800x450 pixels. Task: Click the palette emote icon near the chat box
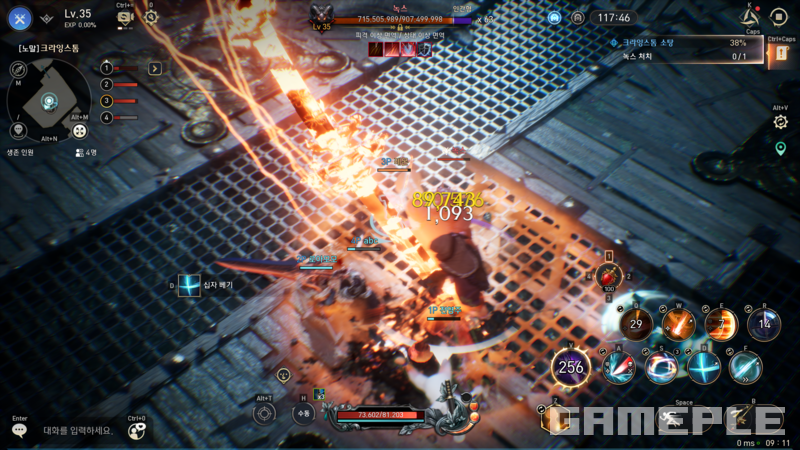pyautogui.click(x=136, y=430)
